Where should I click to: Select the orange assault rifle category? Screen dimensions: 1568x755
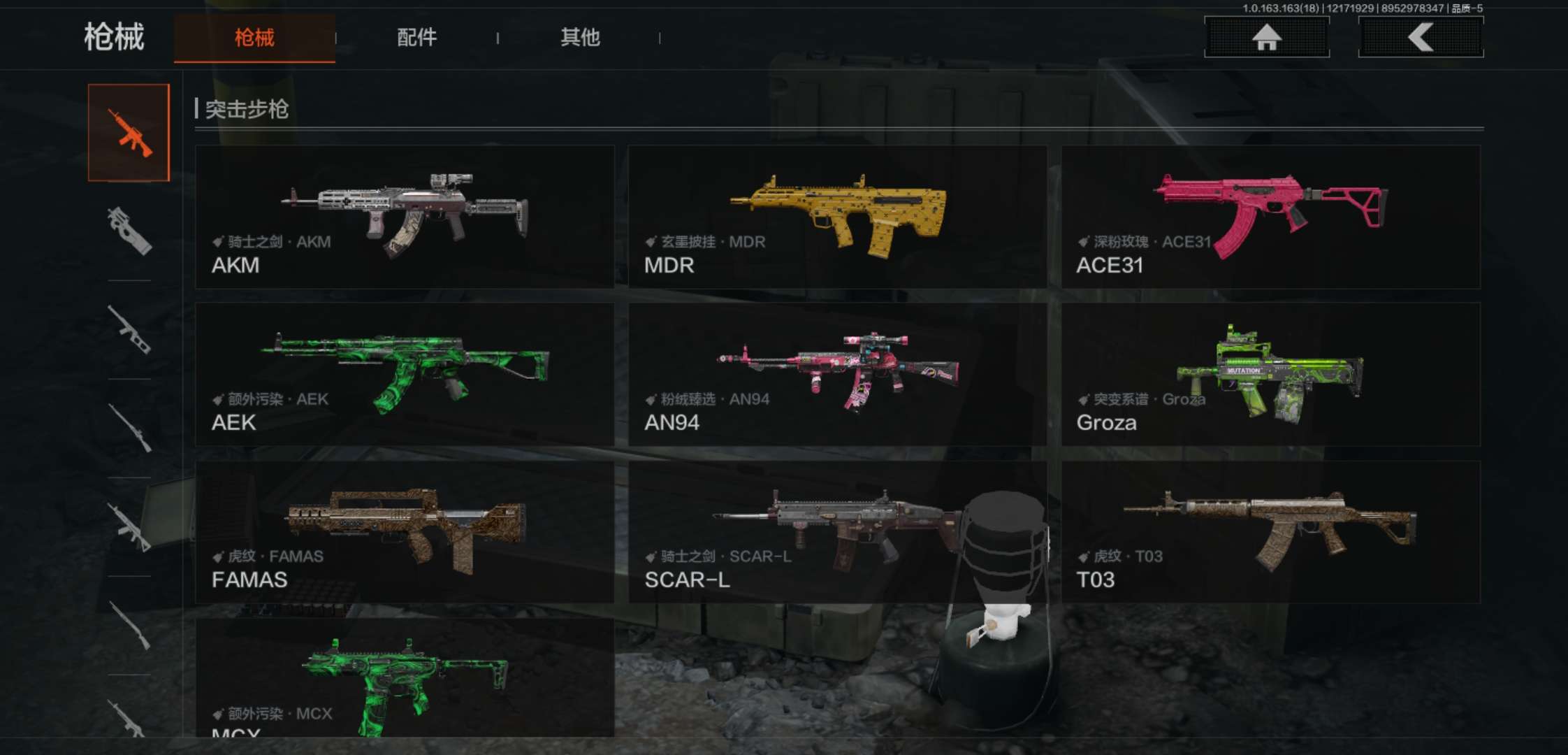[x=129, y=133]
